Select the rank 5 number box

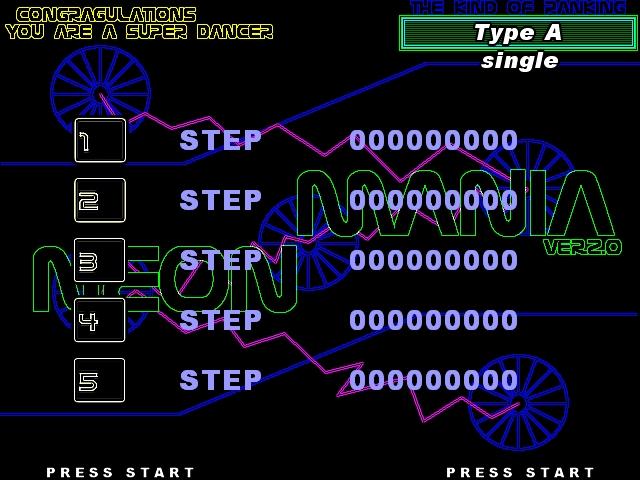pos(100,381)
